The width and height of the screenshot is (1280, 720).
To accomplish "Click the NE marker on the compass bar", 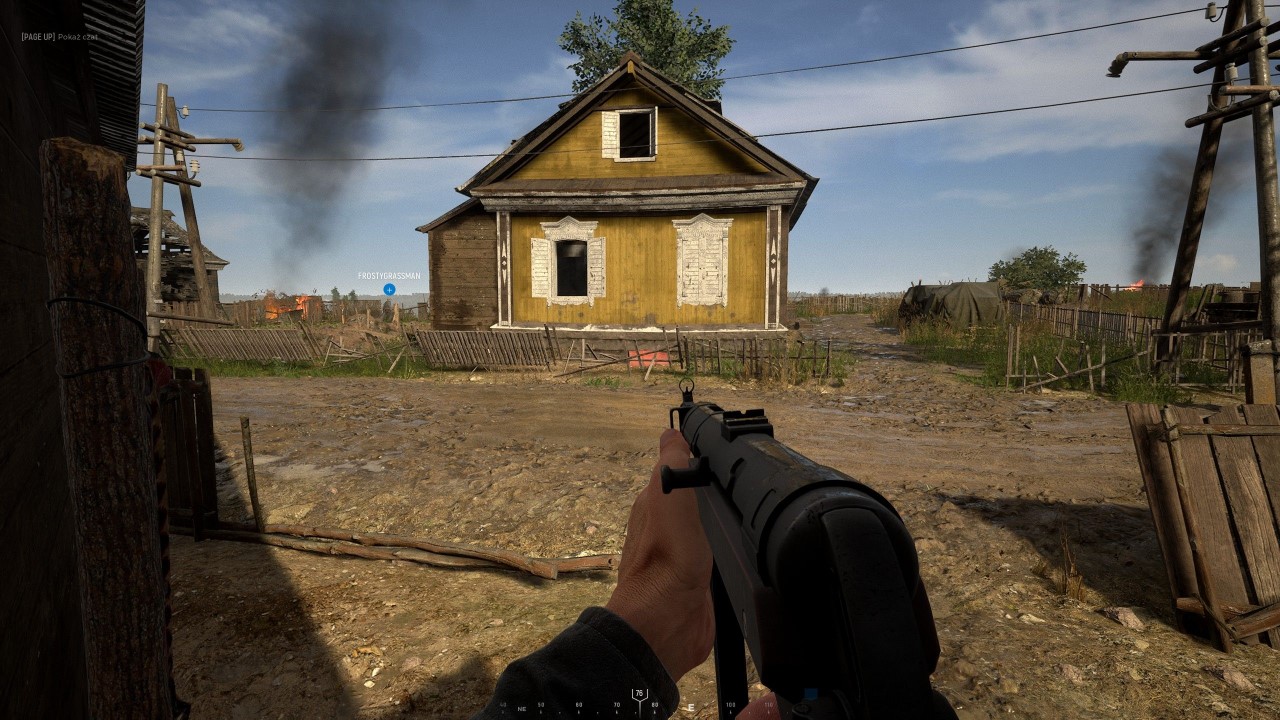I will (521, 707).
